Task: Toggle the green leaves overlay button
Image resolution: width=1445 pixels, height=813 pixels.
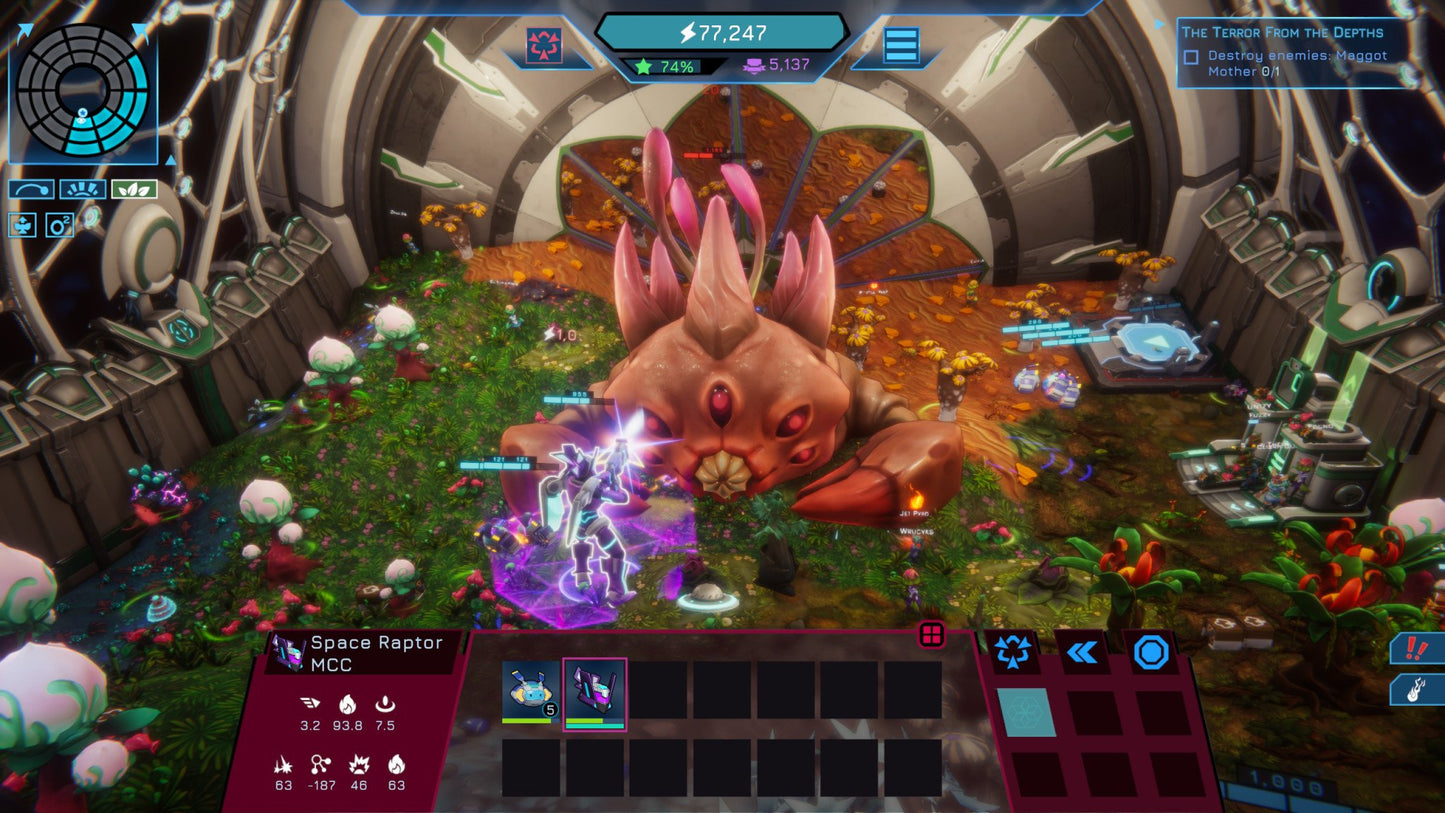Action: point(133,189)
